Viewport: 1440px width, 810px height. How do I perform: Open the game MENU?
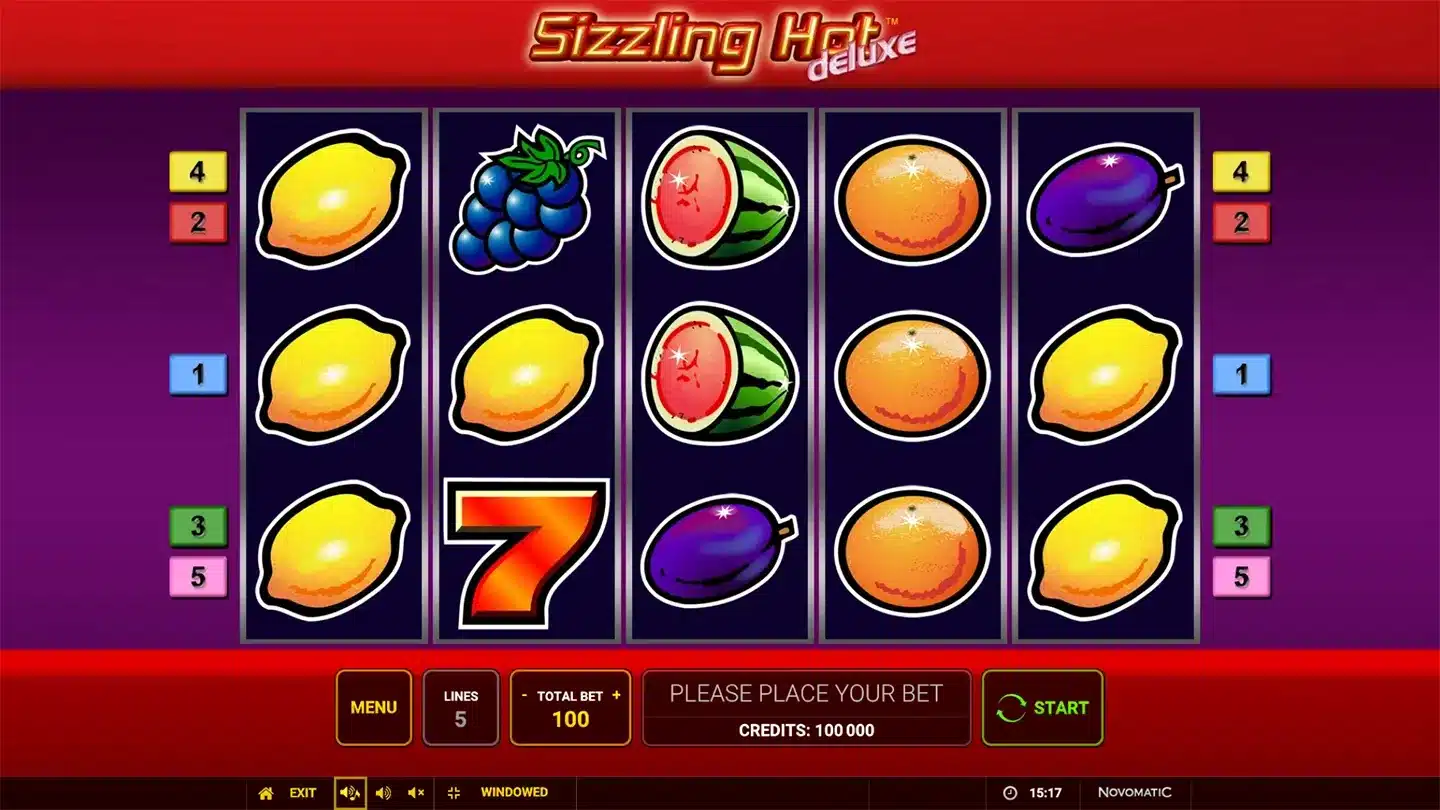click(374, 707)
